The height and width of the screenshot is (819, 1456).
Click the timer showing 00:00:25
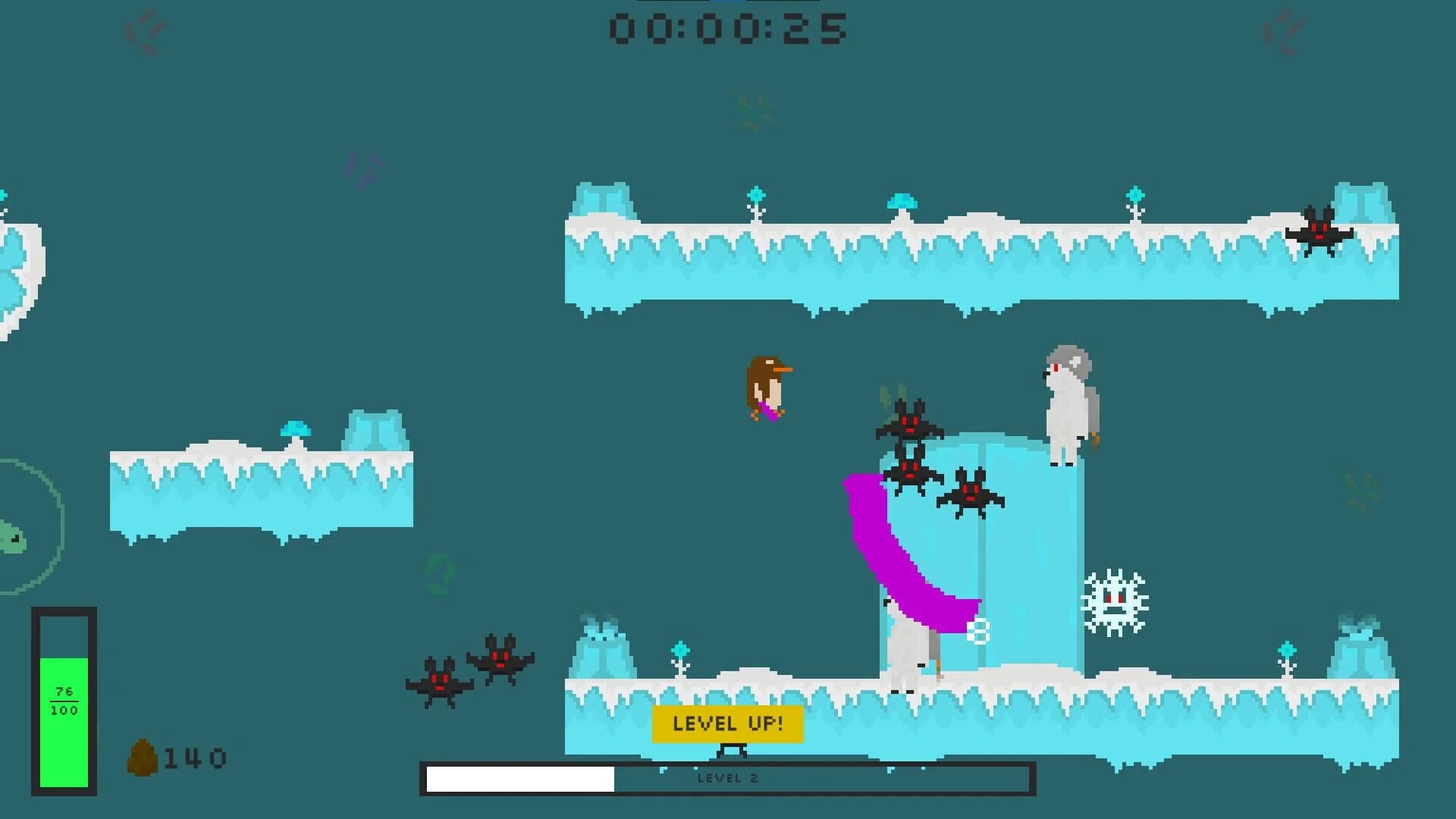point(730,30)
